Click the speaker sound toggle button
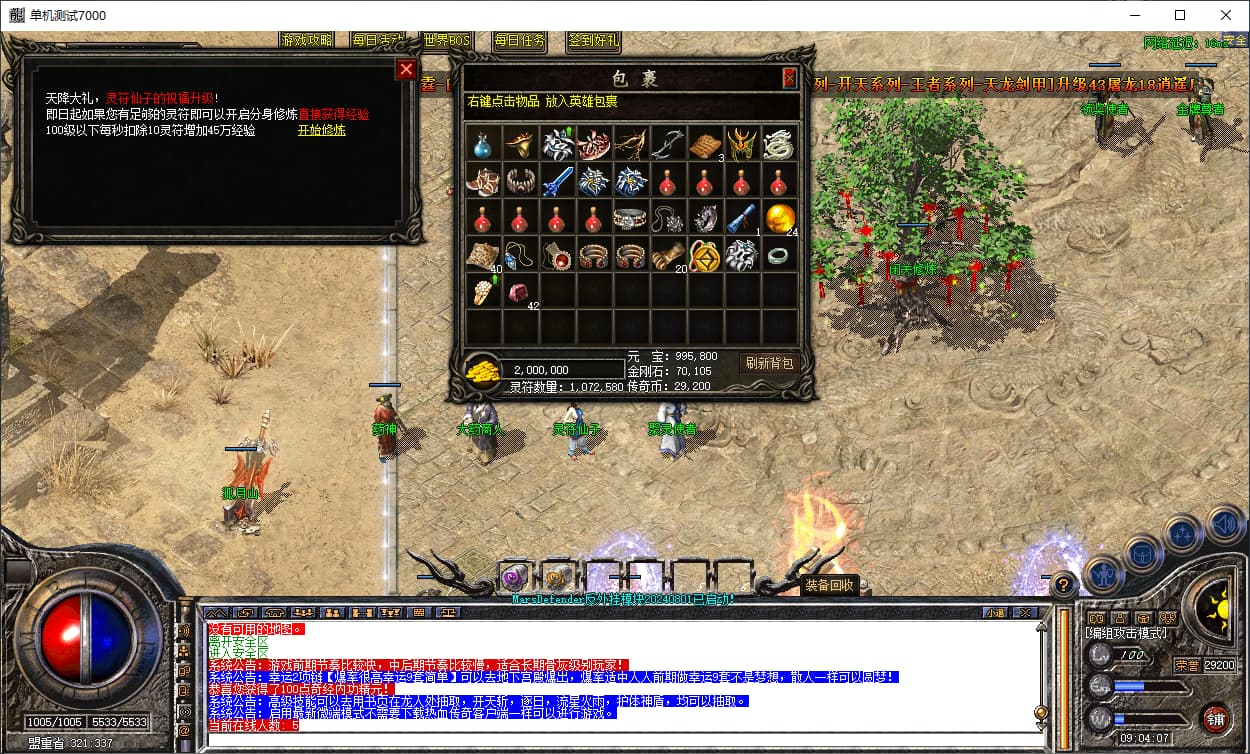1250x754 pixels. tap(1225, 522)
